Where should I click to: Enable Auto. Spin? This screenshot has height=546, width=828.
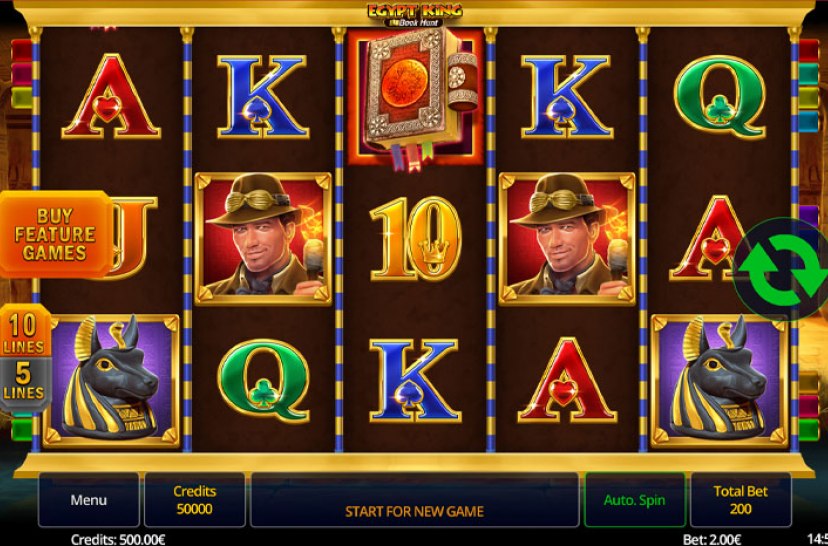tap(634, 500)
